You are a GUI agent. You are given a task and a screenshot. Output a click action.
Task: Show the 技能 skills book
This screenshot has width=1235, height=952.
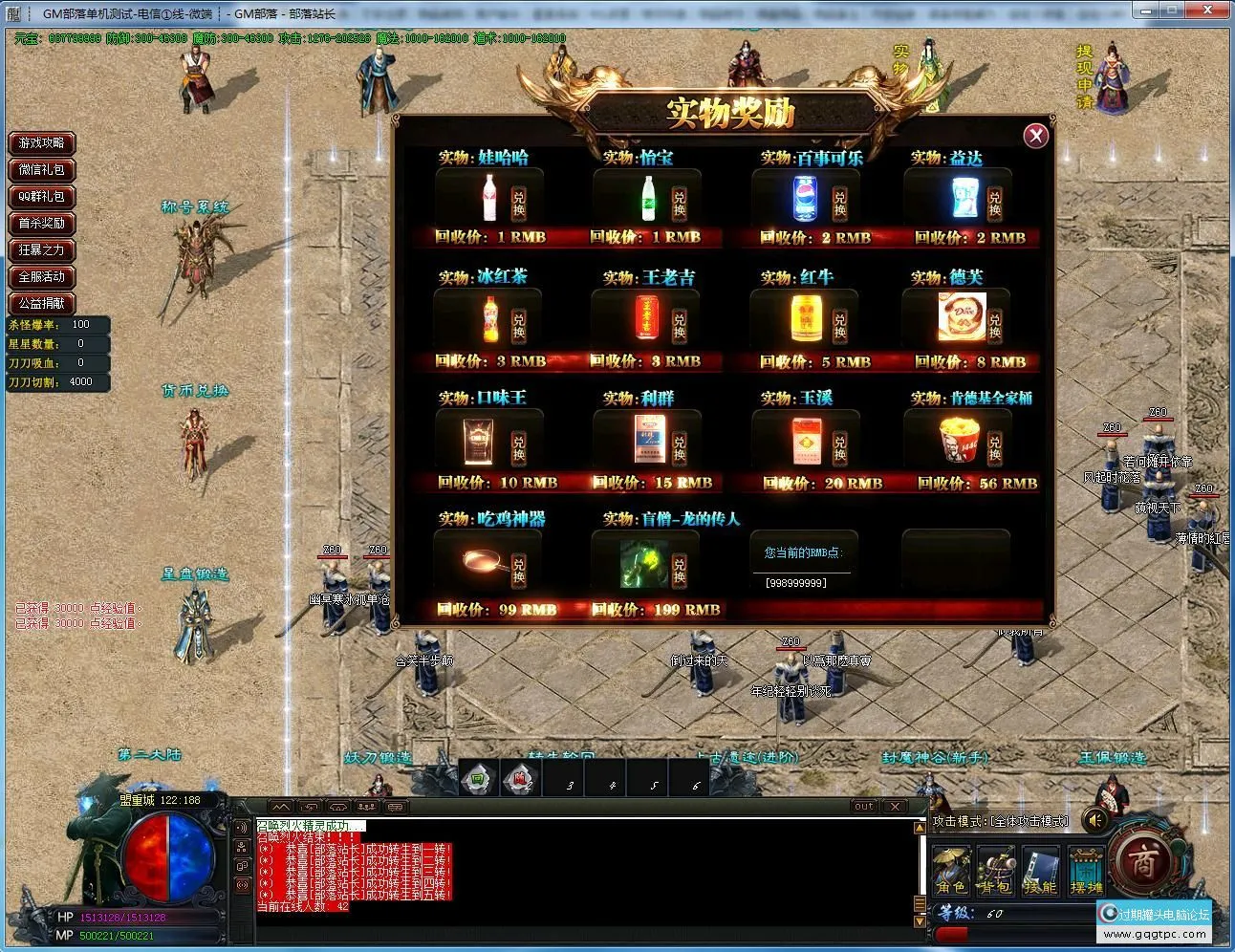tap(1040, 871)
